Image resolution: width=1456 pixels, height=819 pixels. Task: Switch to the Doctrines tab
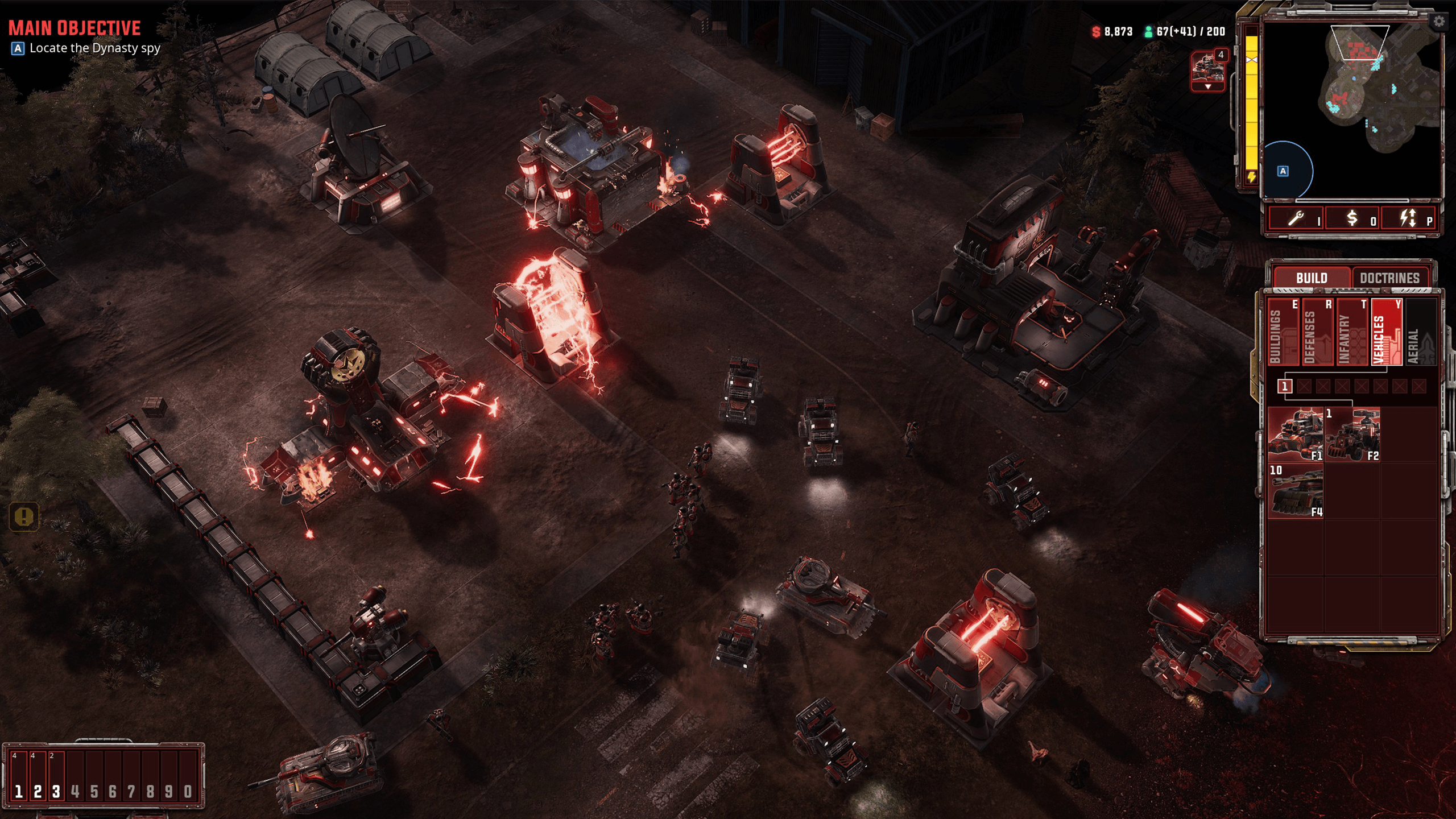[1389, 278]
